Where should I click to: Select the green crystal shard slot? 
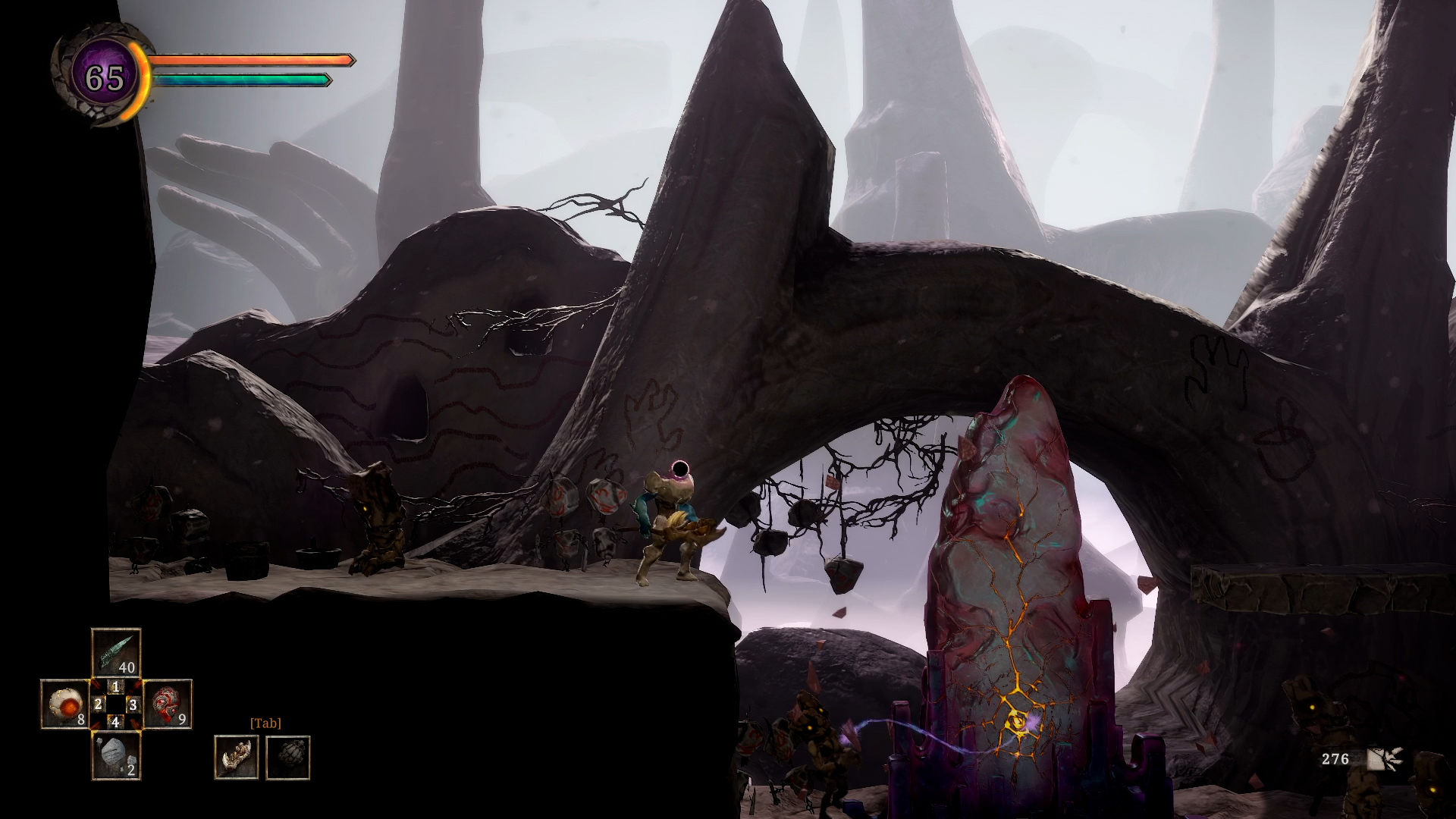[x=116, y=652]
